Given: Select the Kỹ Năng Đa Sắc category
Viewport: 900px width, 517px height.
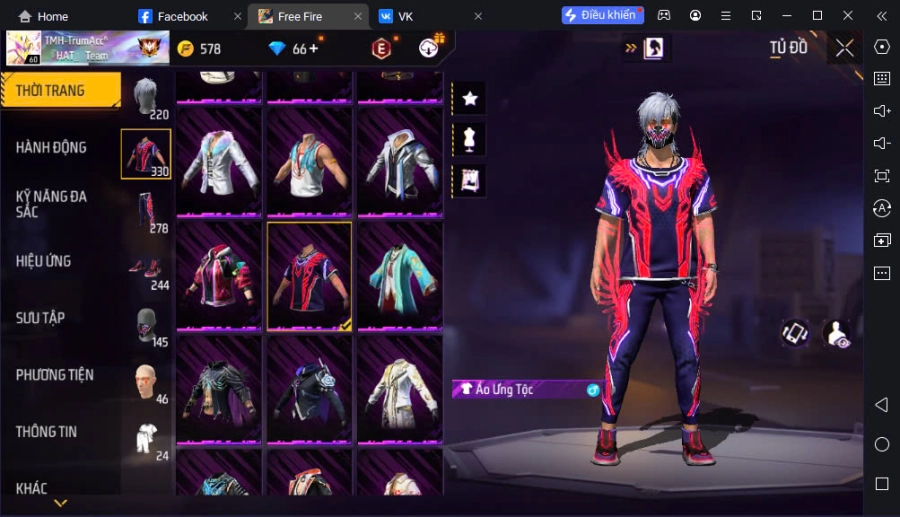Looking at the screenshot, I should [x=52, y=204].
